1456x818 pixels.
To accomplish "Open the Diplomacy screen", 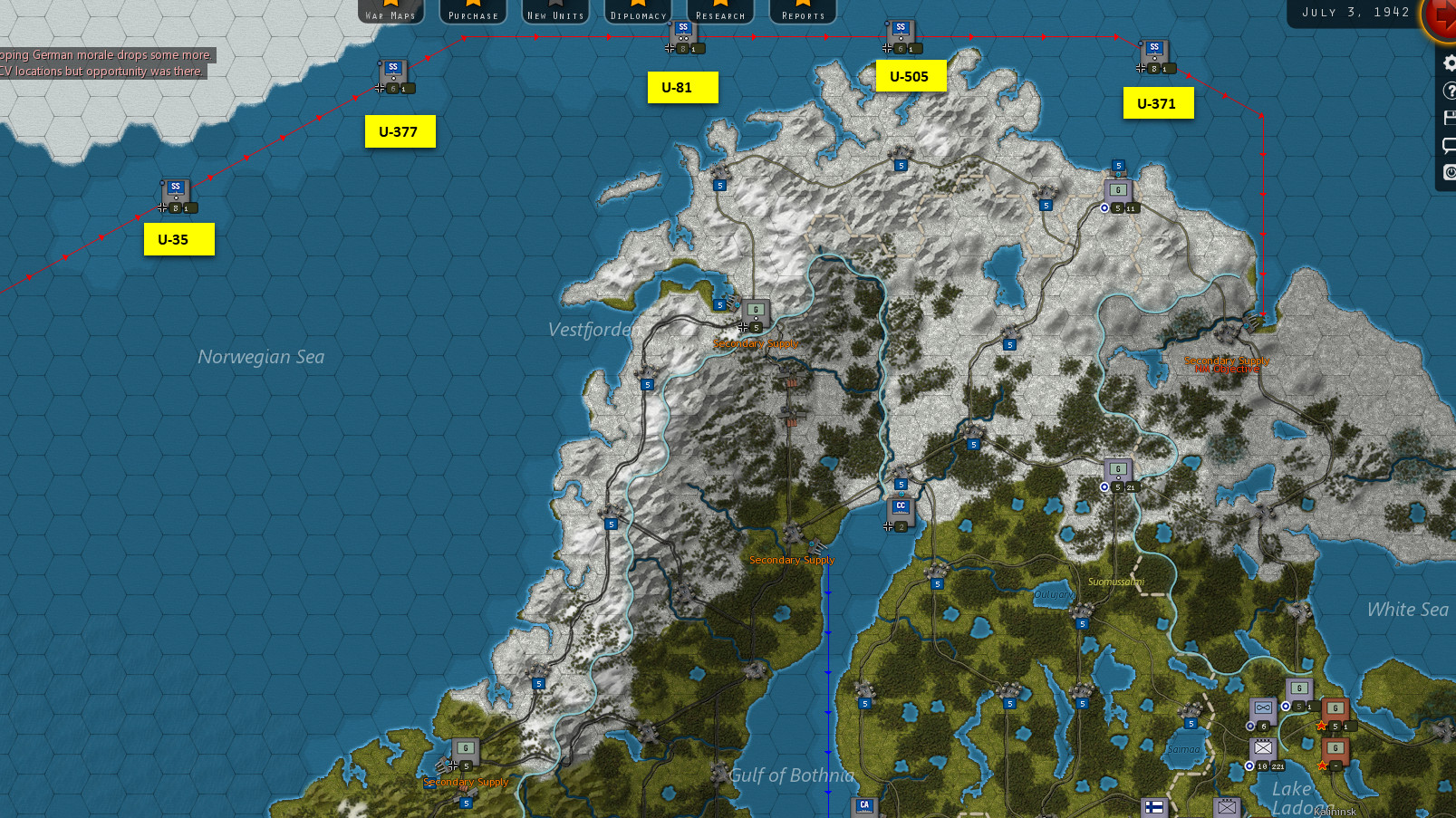I will click(x=638, y=11).
